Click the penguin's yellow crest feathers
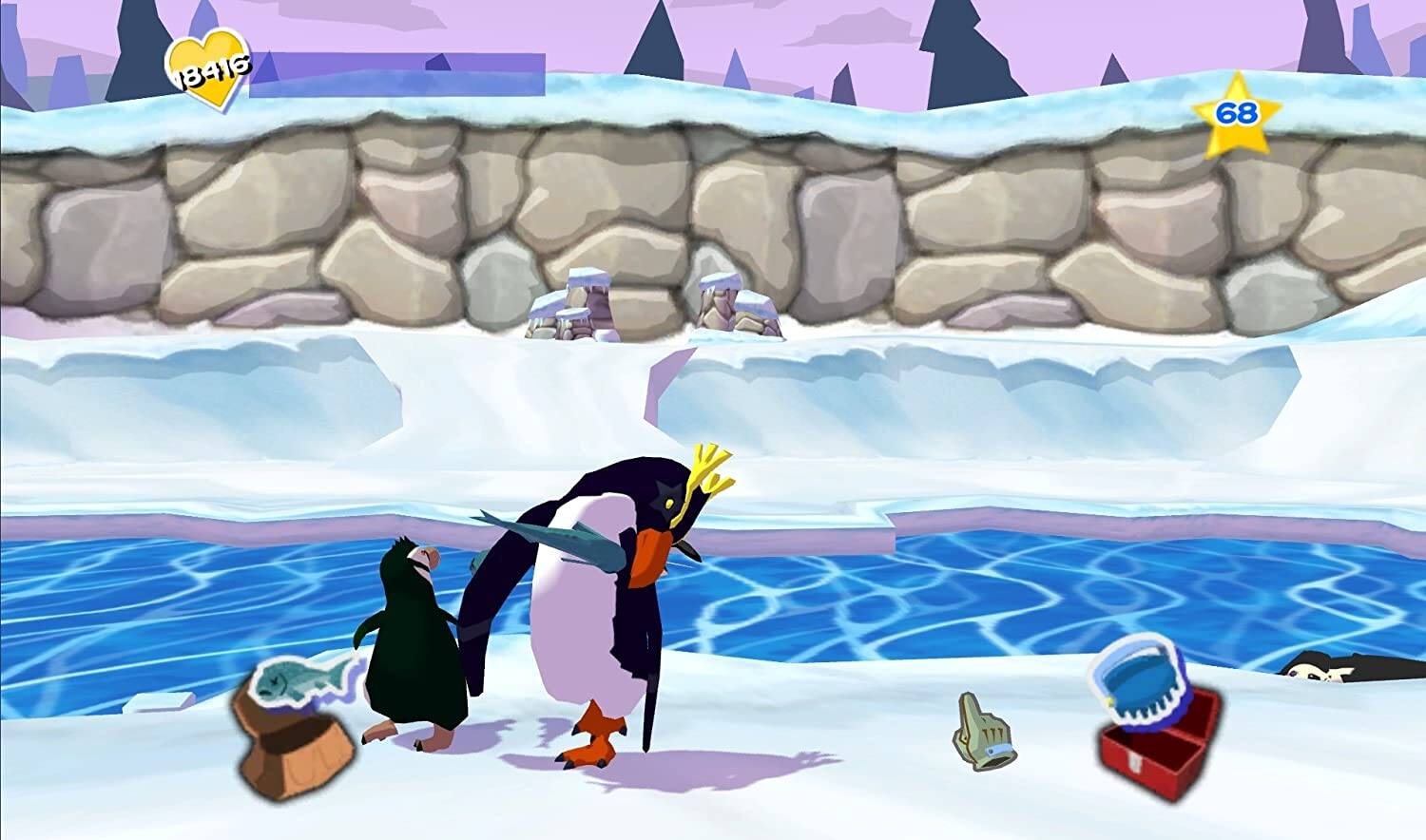 708,466
